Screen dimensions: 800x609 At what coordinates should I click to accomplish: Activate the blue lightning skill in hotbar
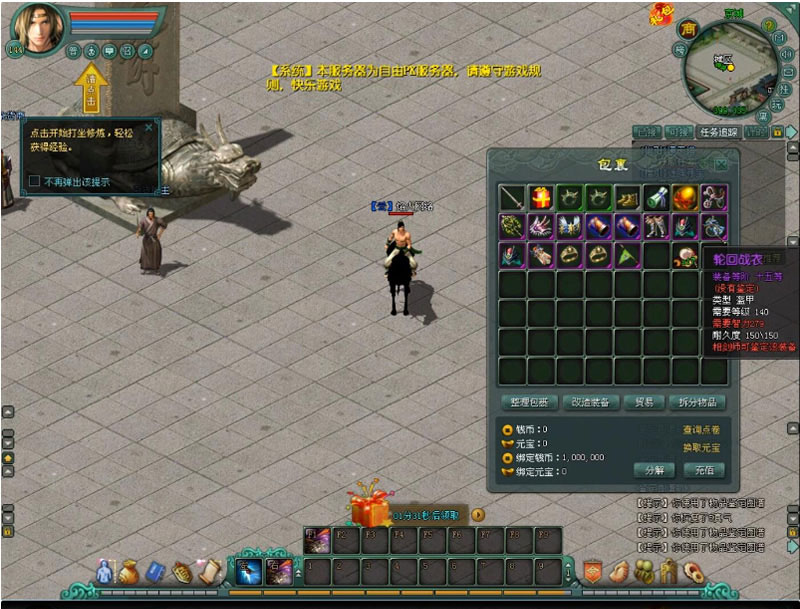pyautogui.click(x=247, y=571)
